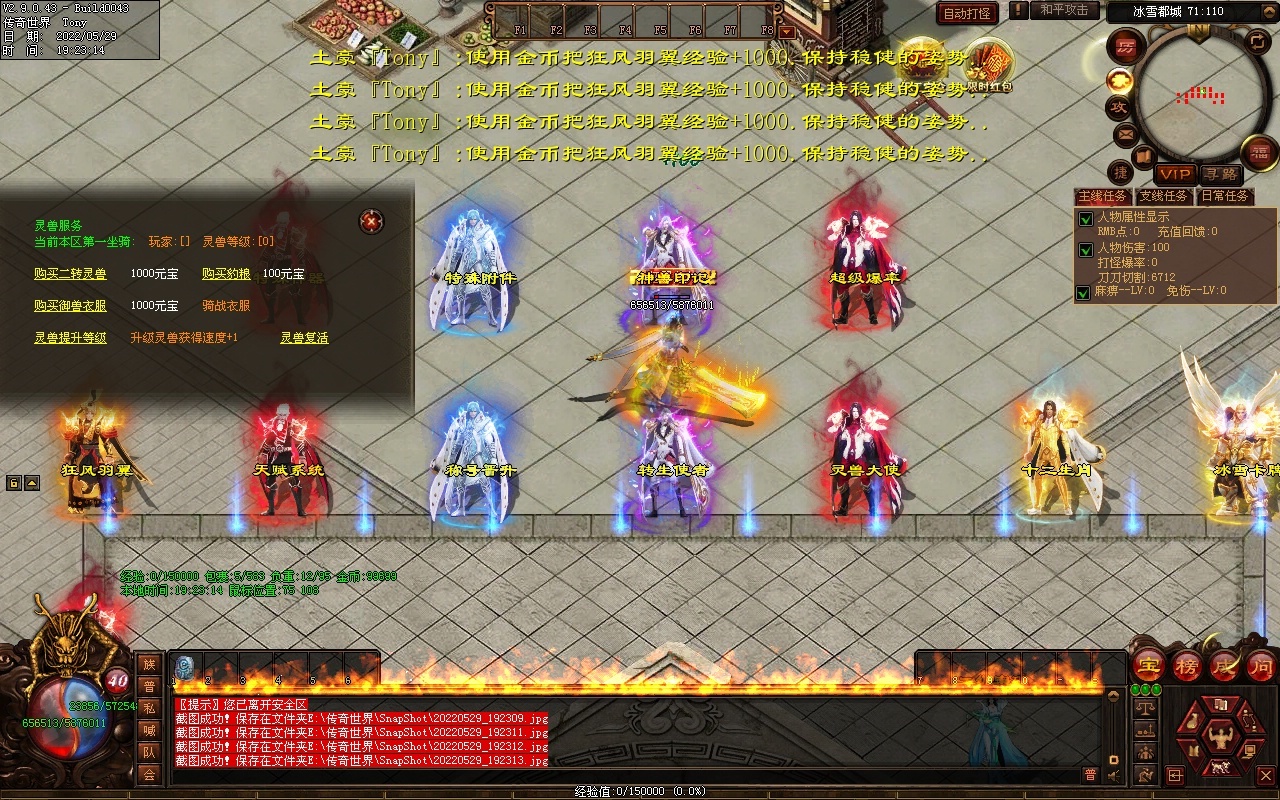Activate the 寻路 pathfinding button
The image size is (1280, 800).
click(1219, 174)
